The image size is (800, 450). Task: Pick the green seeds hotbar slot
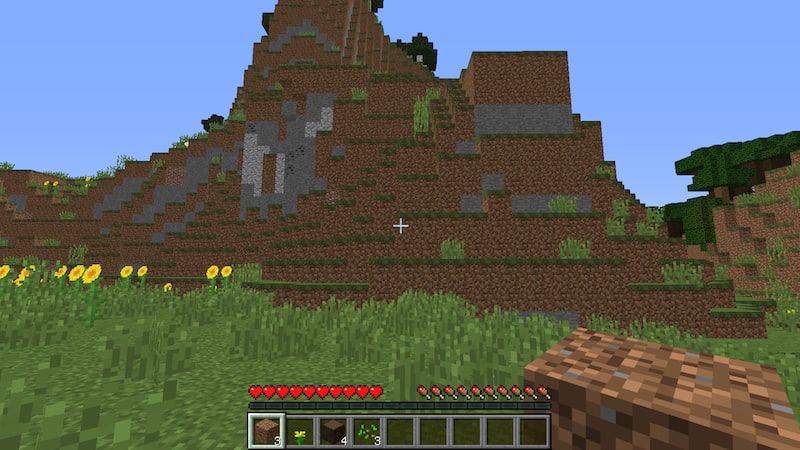(x=366, y=431)
